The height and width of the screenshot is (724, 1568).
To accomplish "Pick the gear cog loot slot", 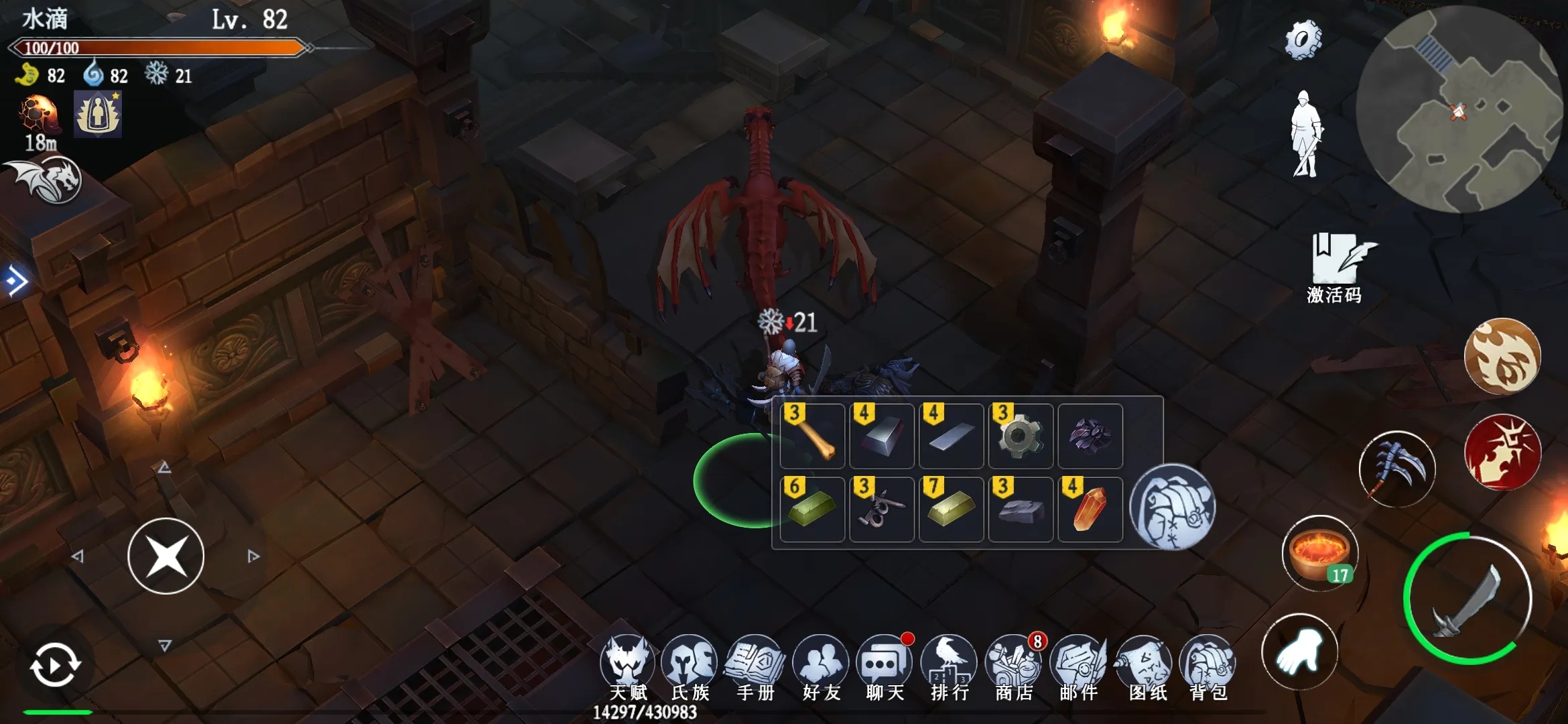I will (1020, 436).
